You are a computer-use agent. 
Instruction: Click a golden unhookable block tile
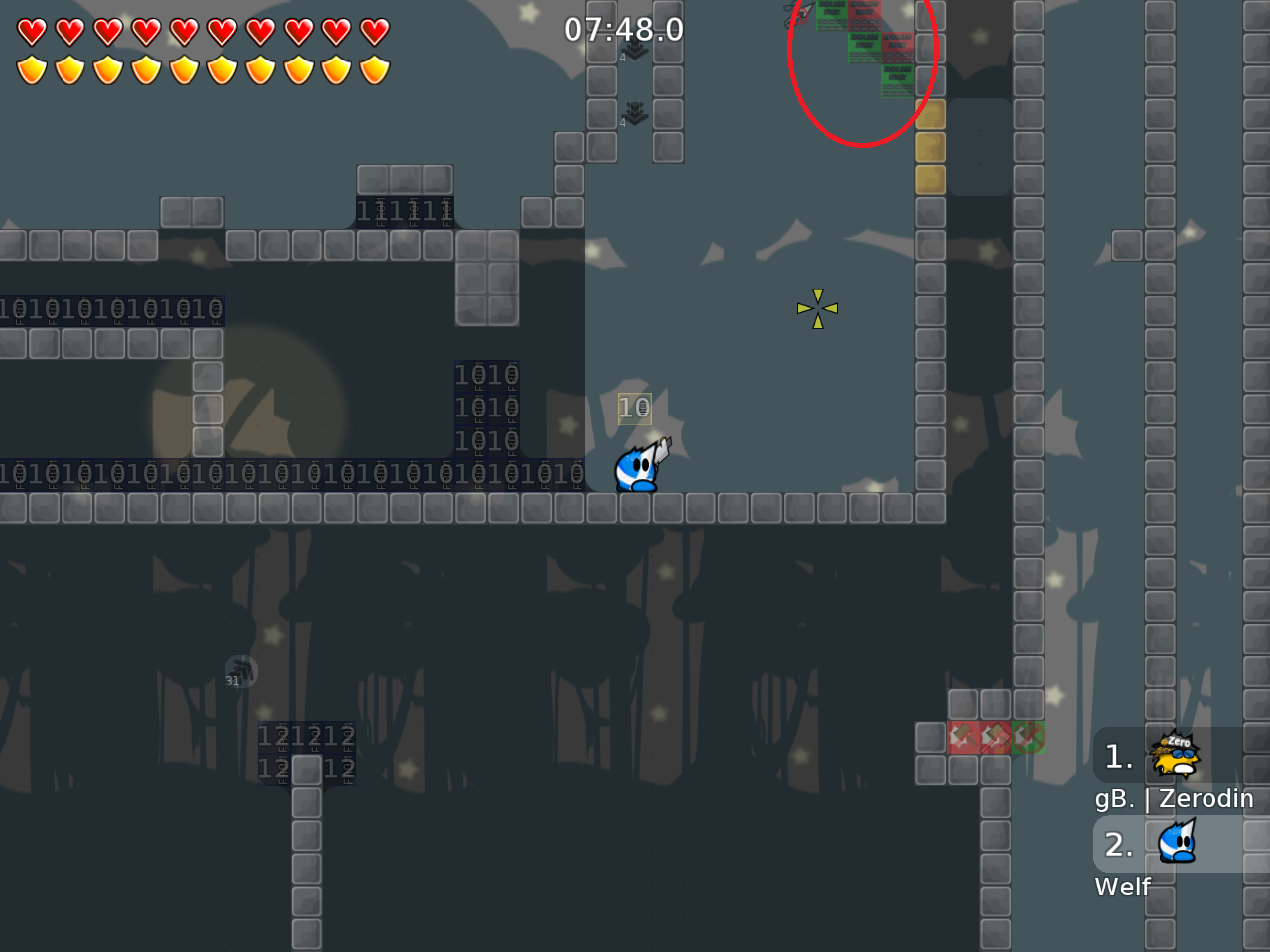[x=929, y=147]
